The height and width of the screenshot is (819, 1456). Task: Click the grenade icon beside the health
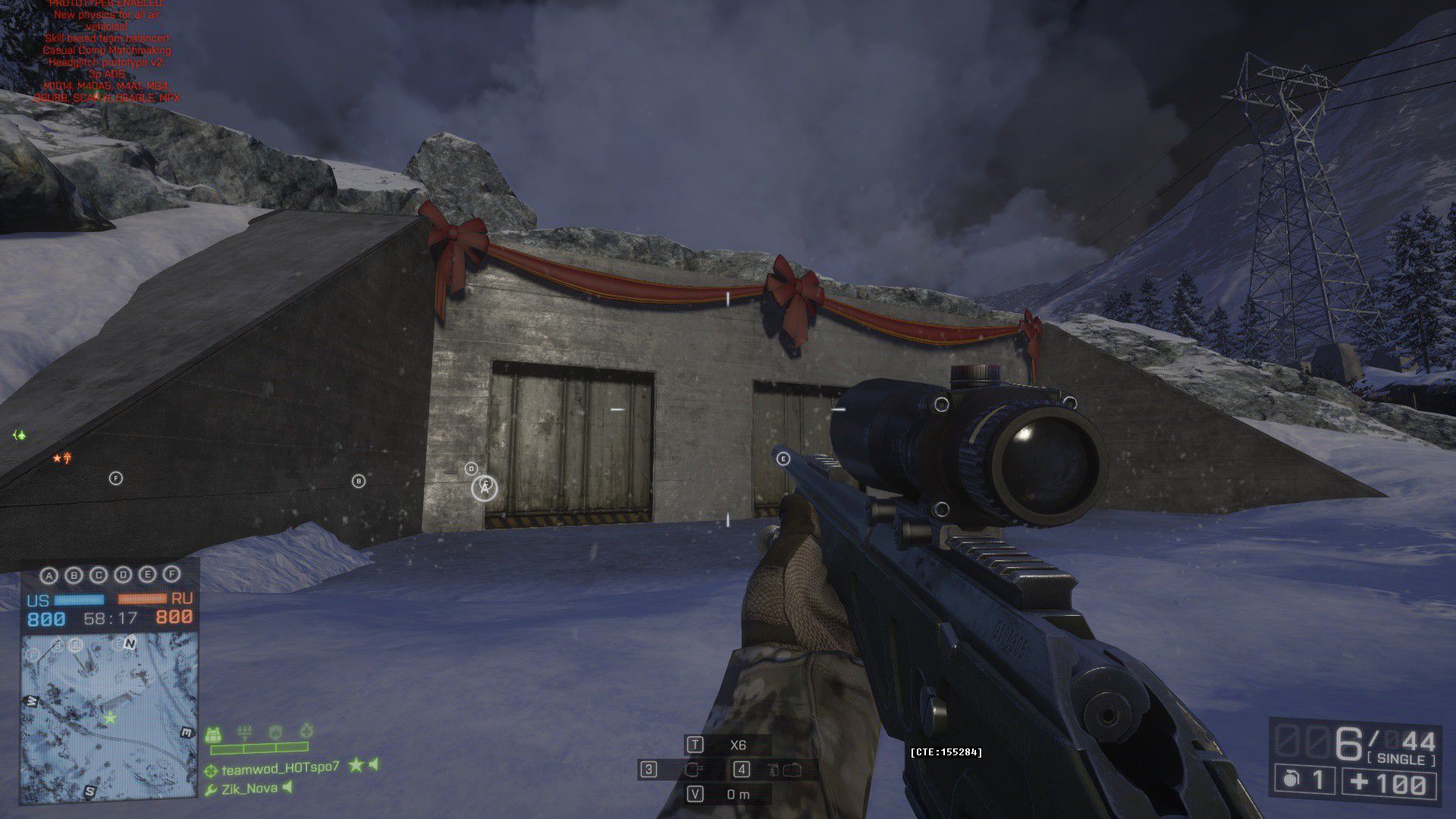(1290, 780)
